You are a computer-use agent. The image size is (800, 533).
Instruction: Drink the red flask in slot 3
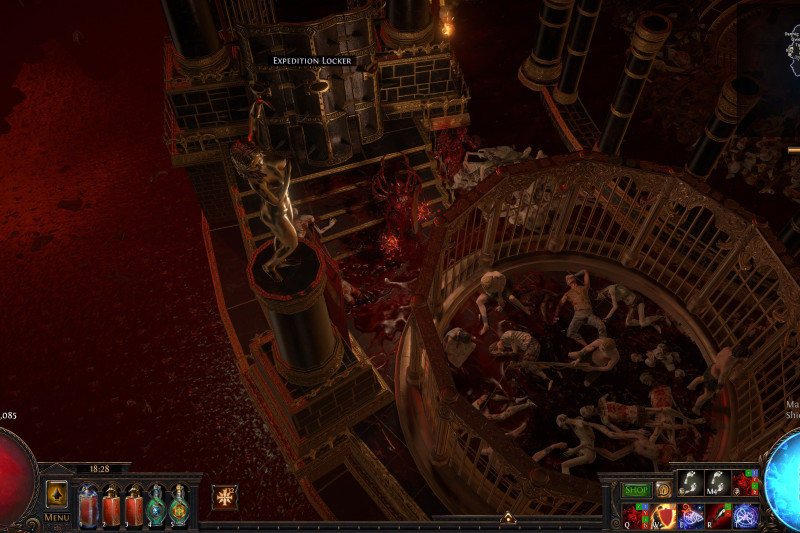pyautogui.click(x=134, y=506)
